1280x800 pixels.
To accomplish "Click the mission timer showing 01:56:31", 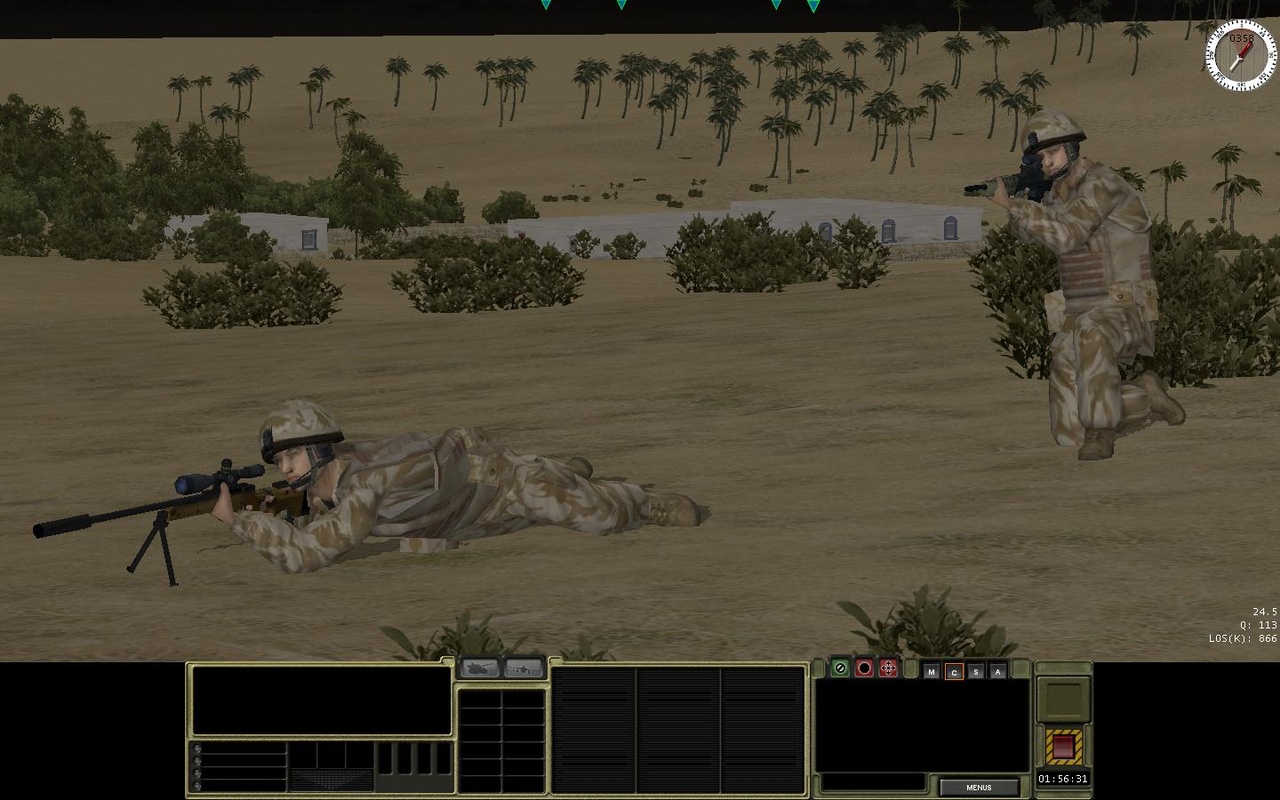I will (1062, 778).
